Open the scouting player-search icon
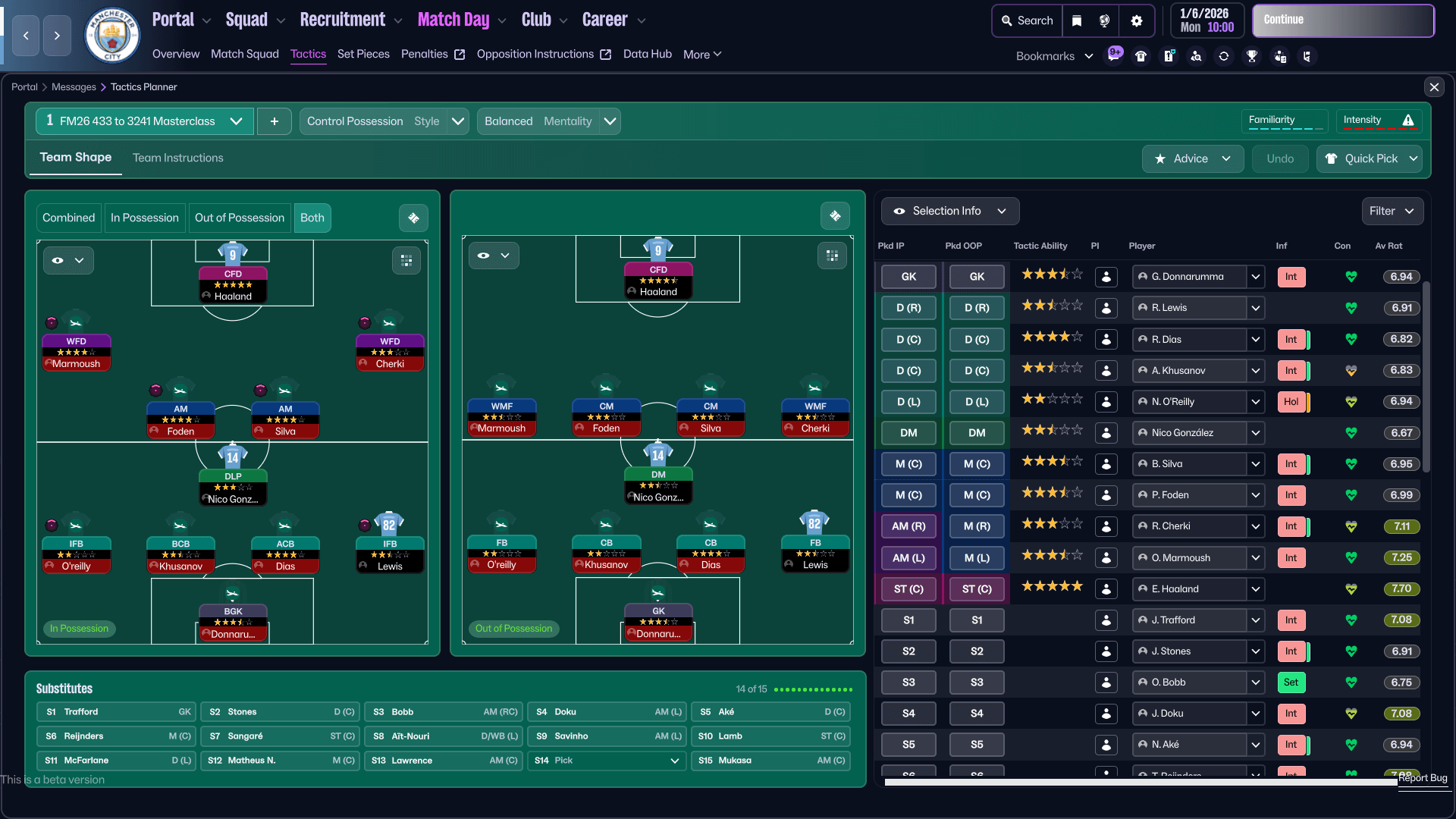Image resolution: width=1456 pixels, height=819 pixels. pos(1197,56)
